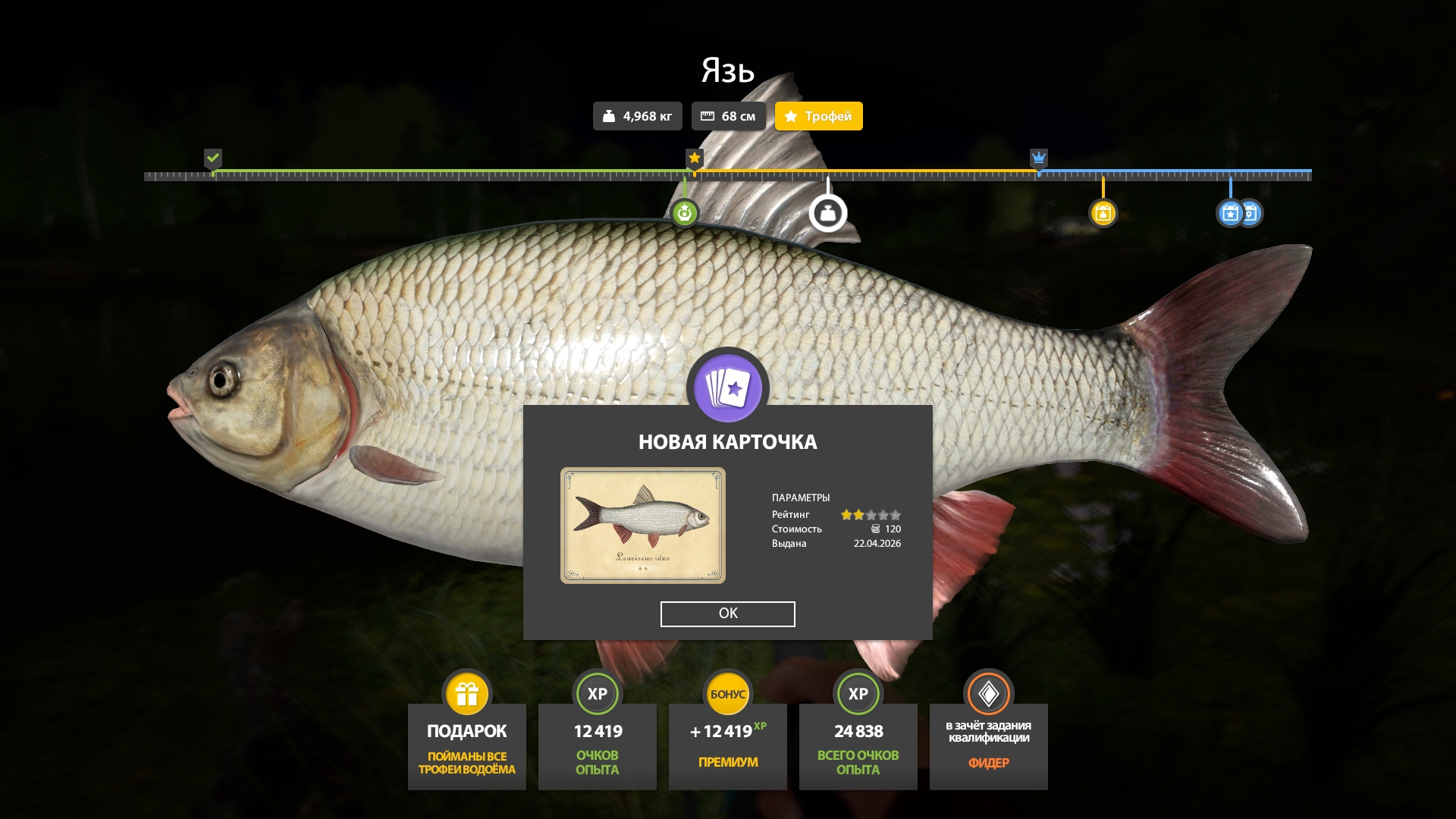
Task: Open the ФИДЕР qualification task tile
Action: pyautogui.click(x=988, y=745)
